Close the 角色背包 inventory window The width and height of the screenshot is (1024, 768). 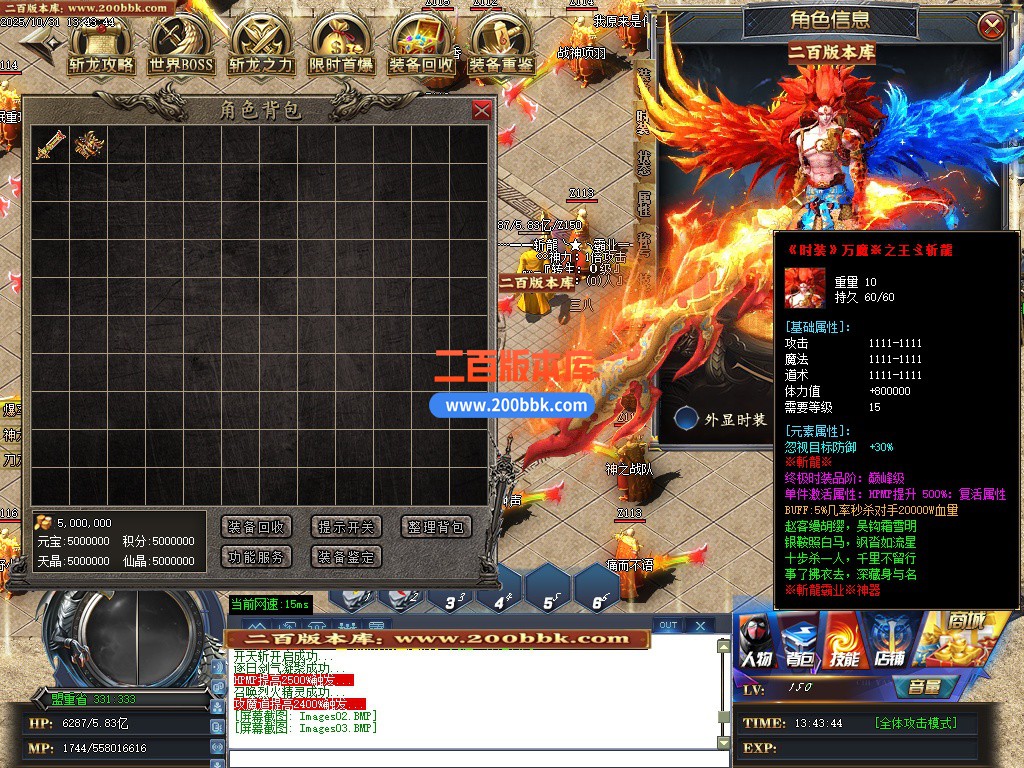tap(482, 110)
